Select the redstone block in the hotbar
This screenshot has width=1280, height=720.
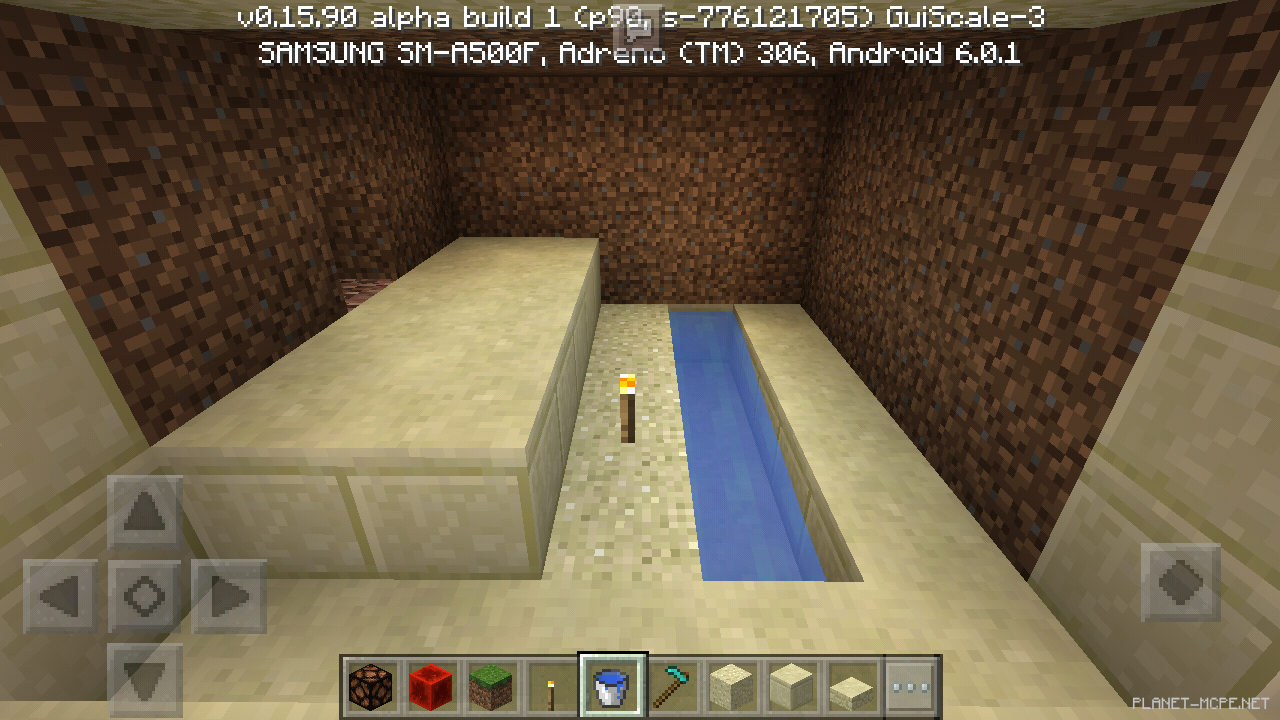432,686
